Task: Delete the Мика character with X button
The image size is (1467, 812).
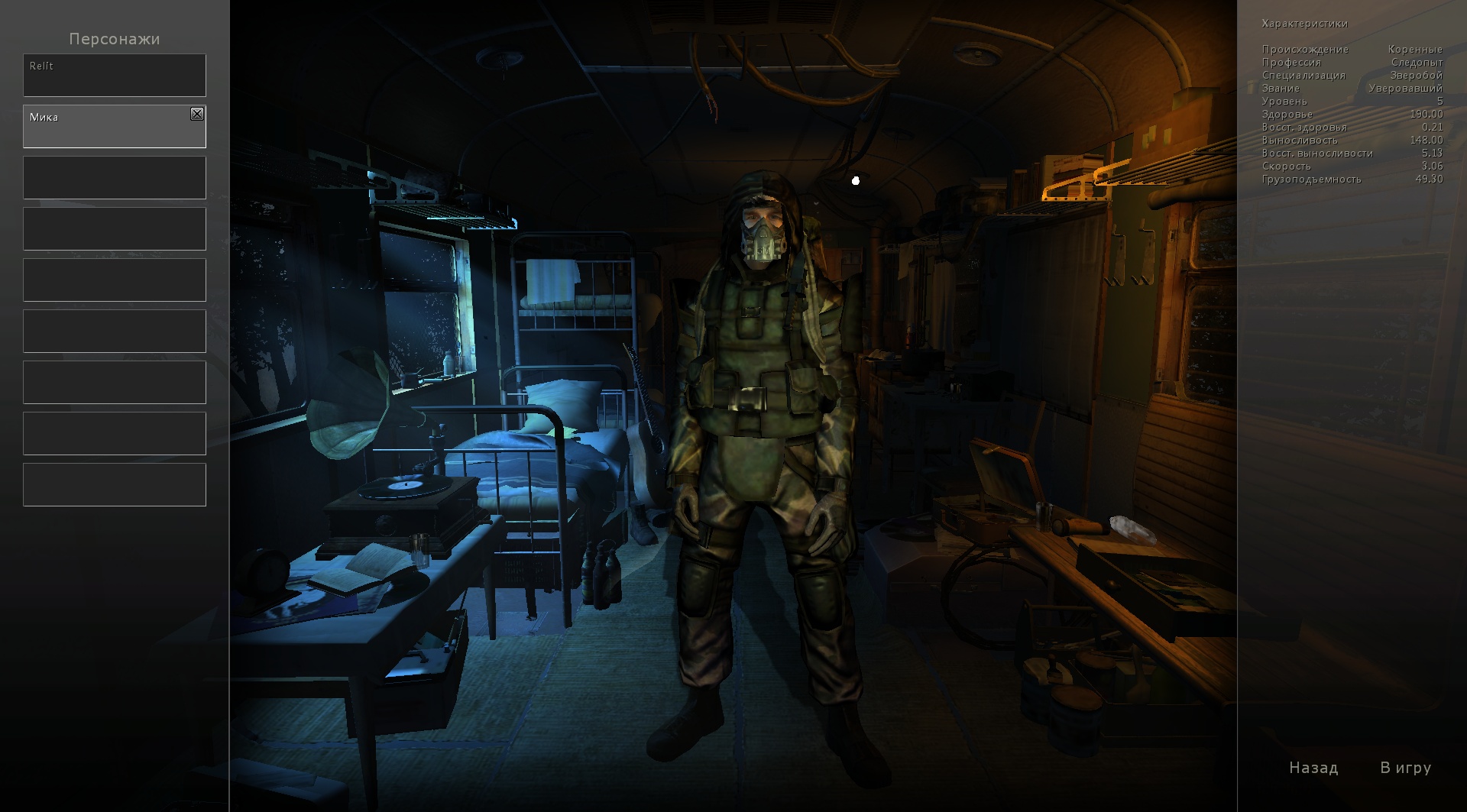Action: 197,114
